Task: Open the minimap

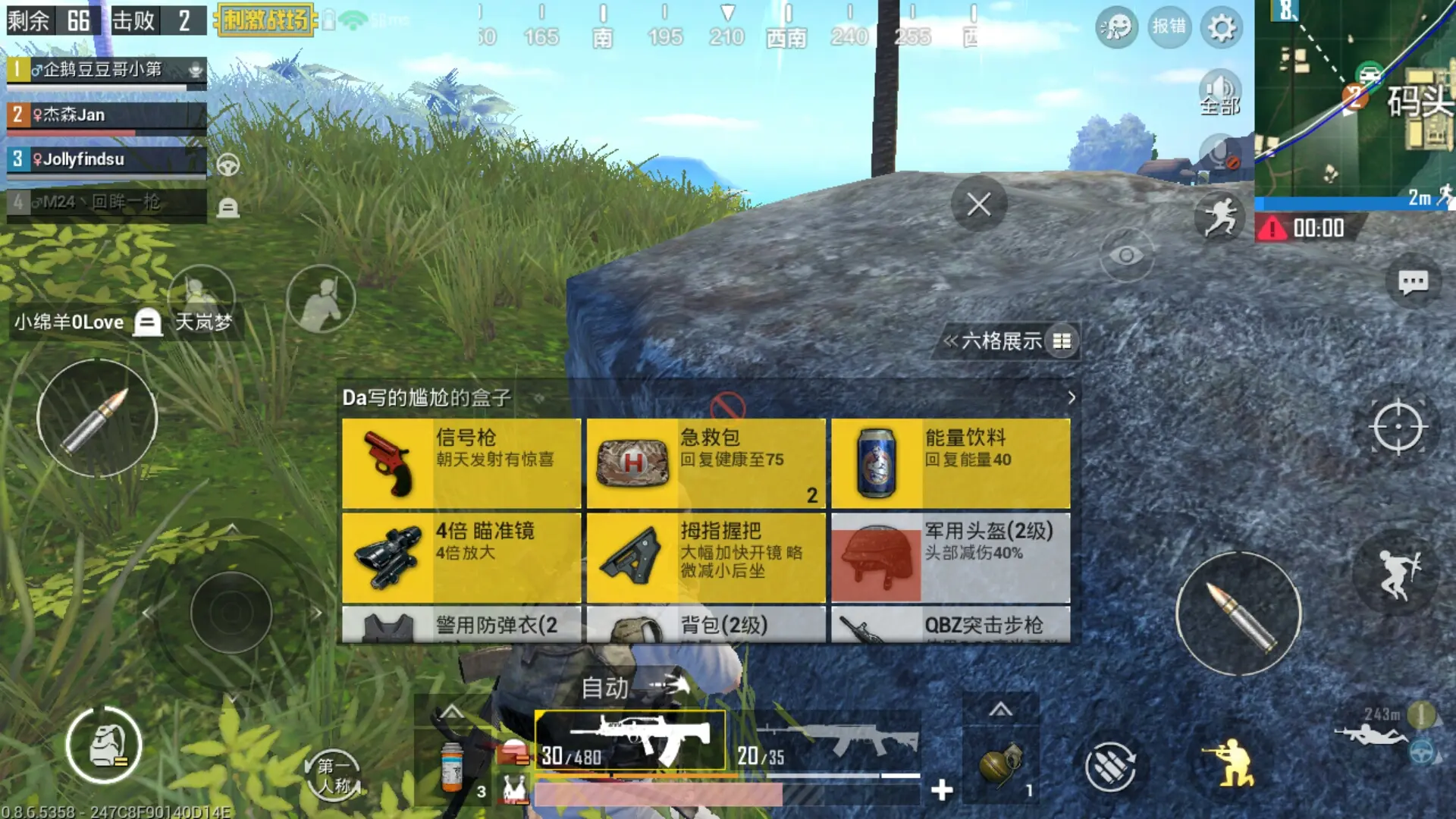Action: [x=1354, y=99]
